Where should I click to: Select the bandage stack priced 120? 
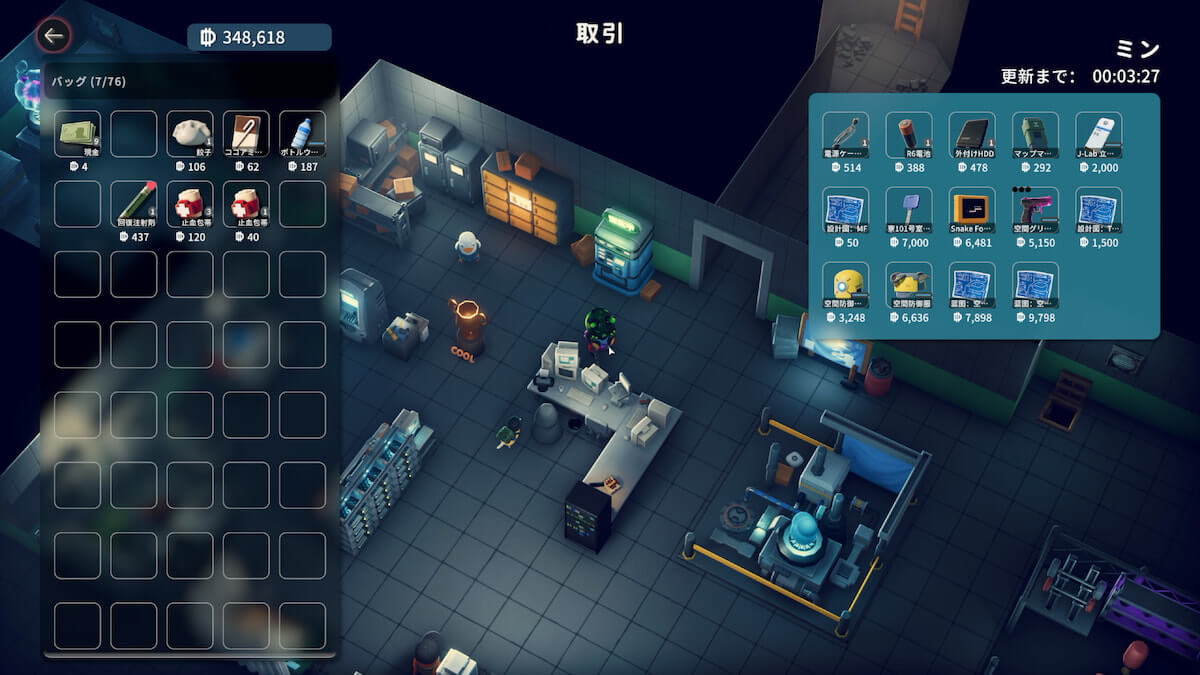click(x=190, y=204)
